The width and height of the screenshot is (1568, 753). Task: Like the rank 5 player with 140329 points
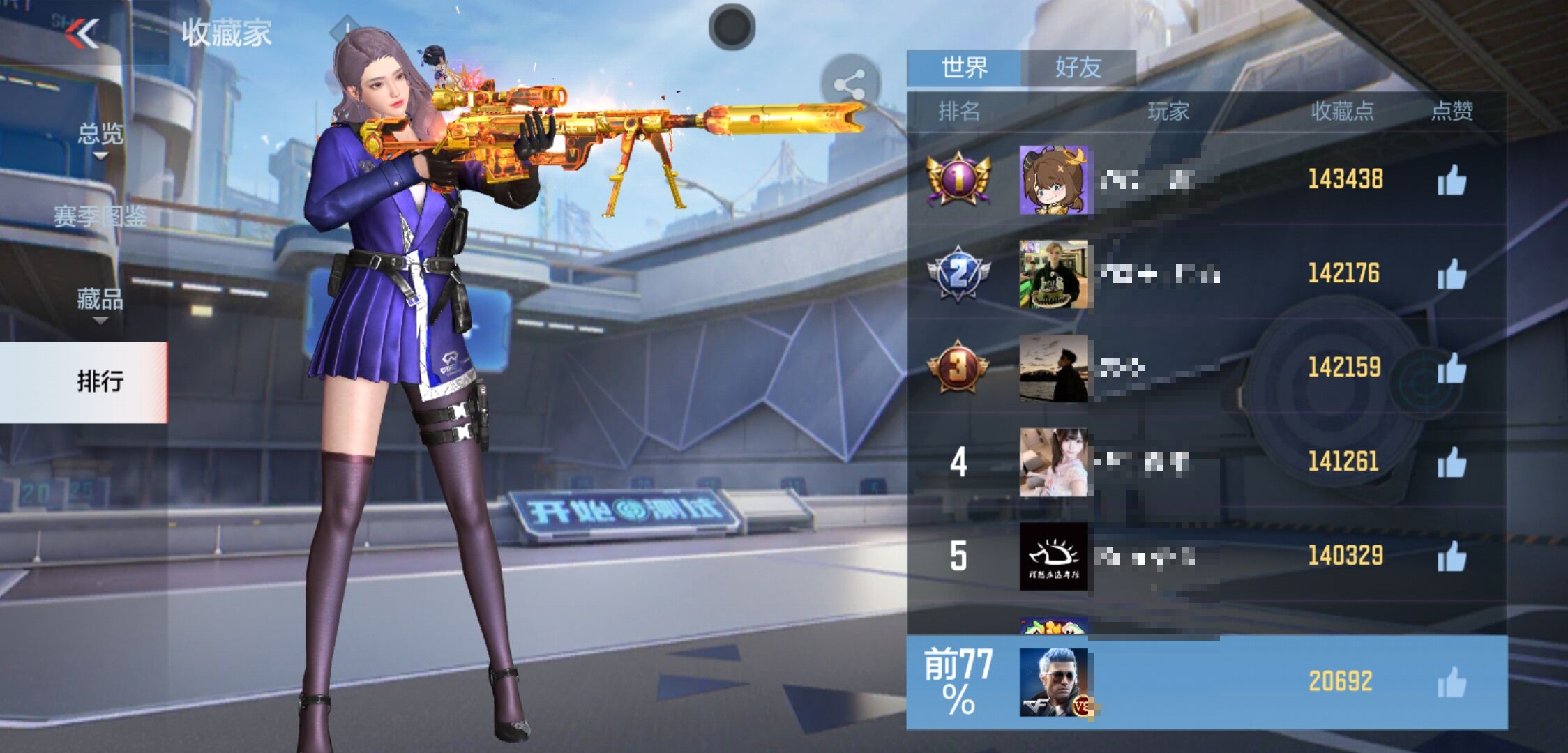tap(1452, 556)
